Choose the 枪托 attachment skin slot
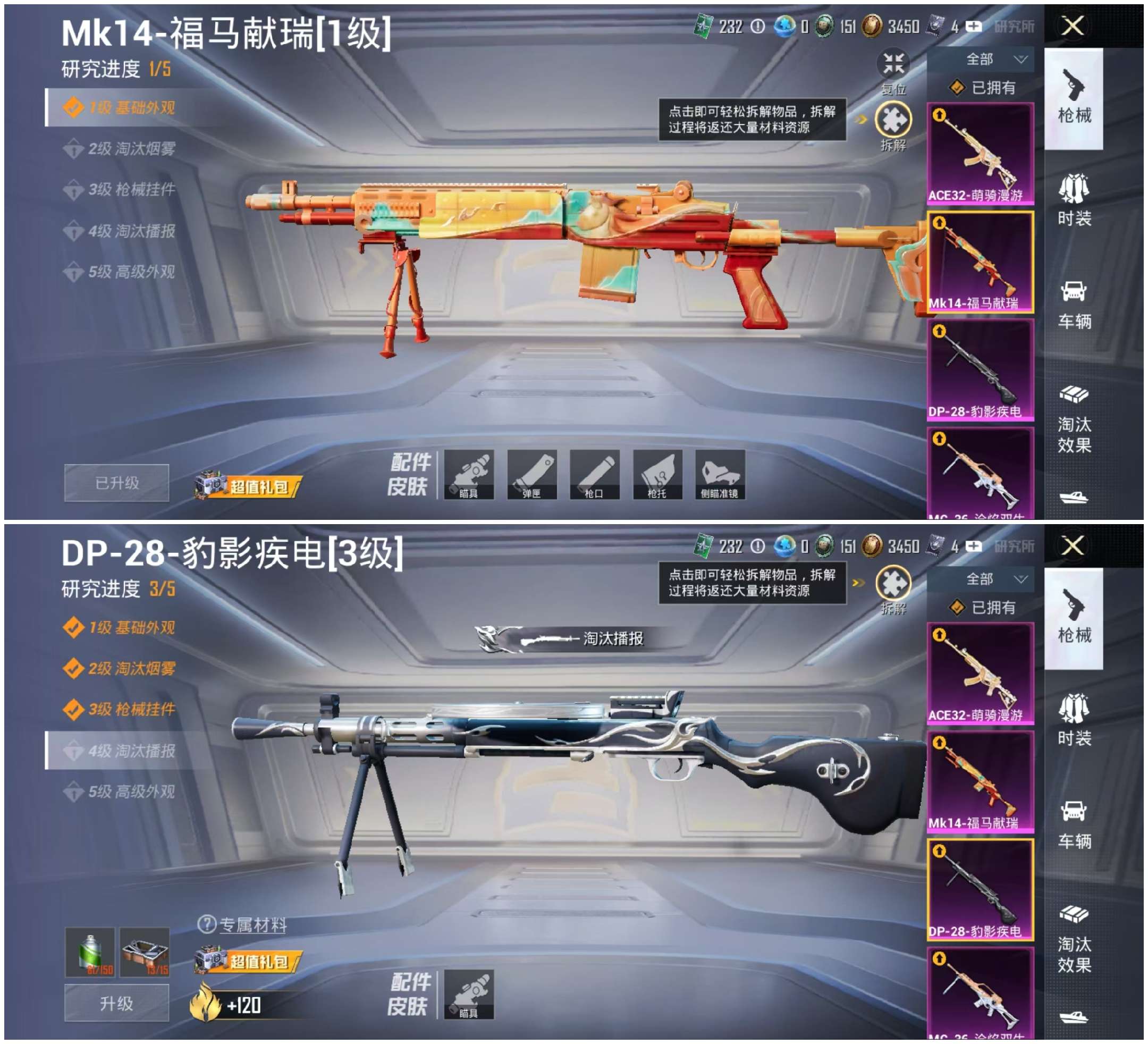Screen dimensions: 1148x1044 coord(657,475)
